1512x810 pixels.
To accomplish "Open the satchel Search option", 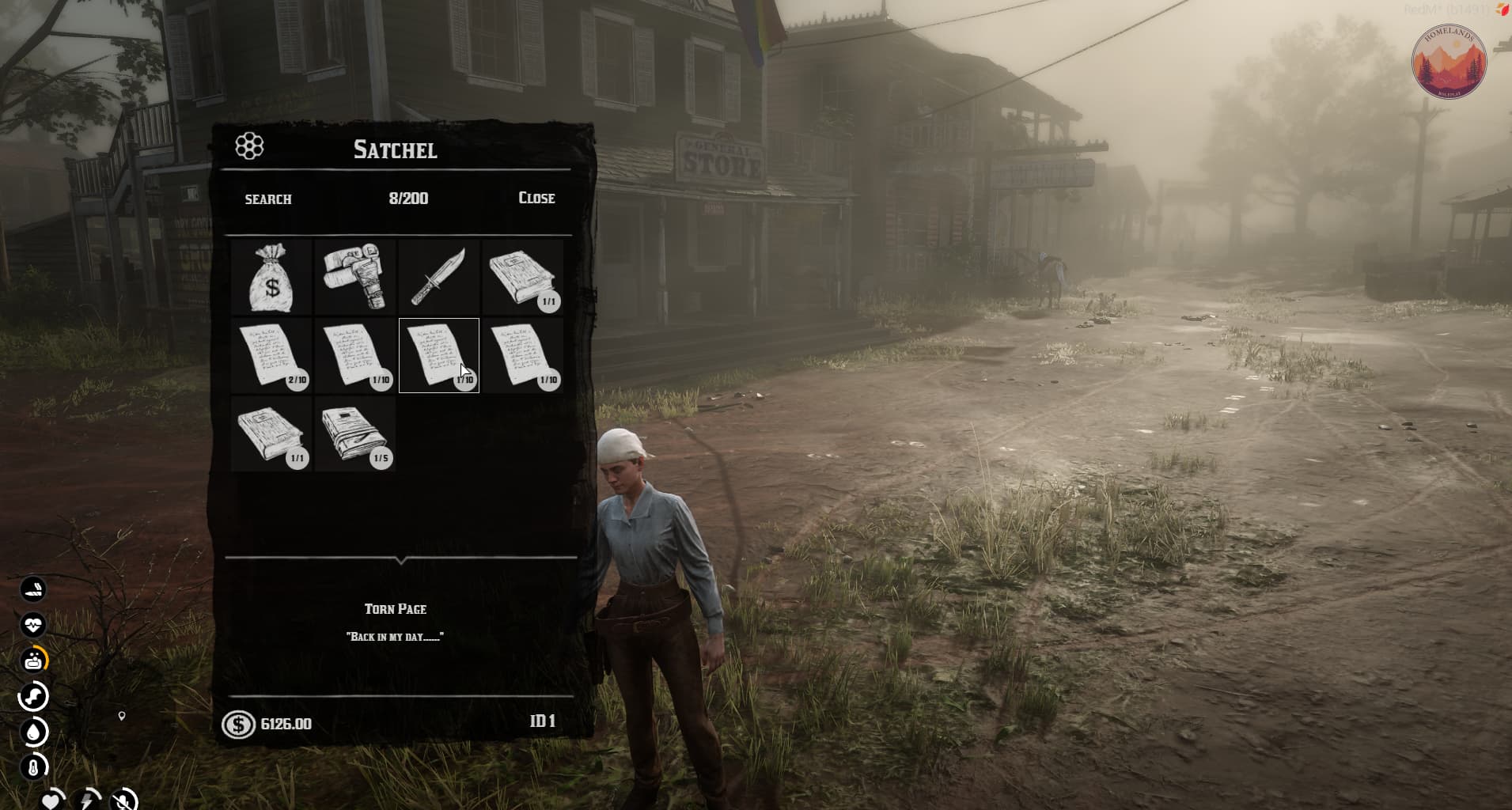I will [268, 199].
